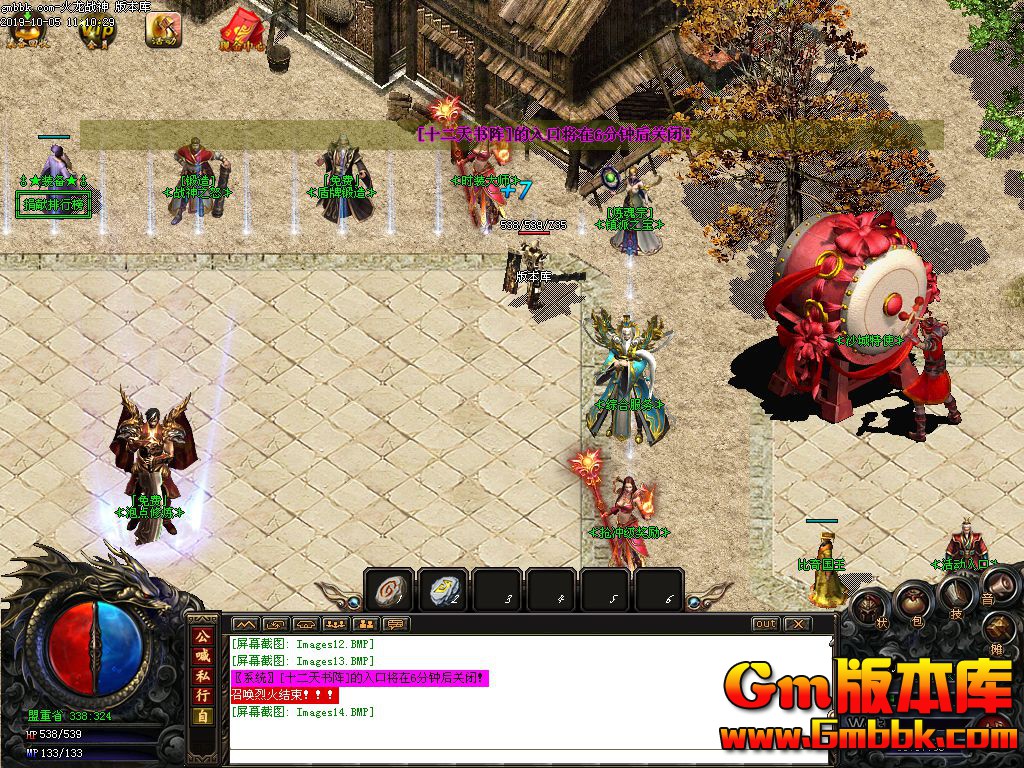Open the stall (摊) hammer button
The width and height of the screenshot is (1024, 768).
click(999, 632)
